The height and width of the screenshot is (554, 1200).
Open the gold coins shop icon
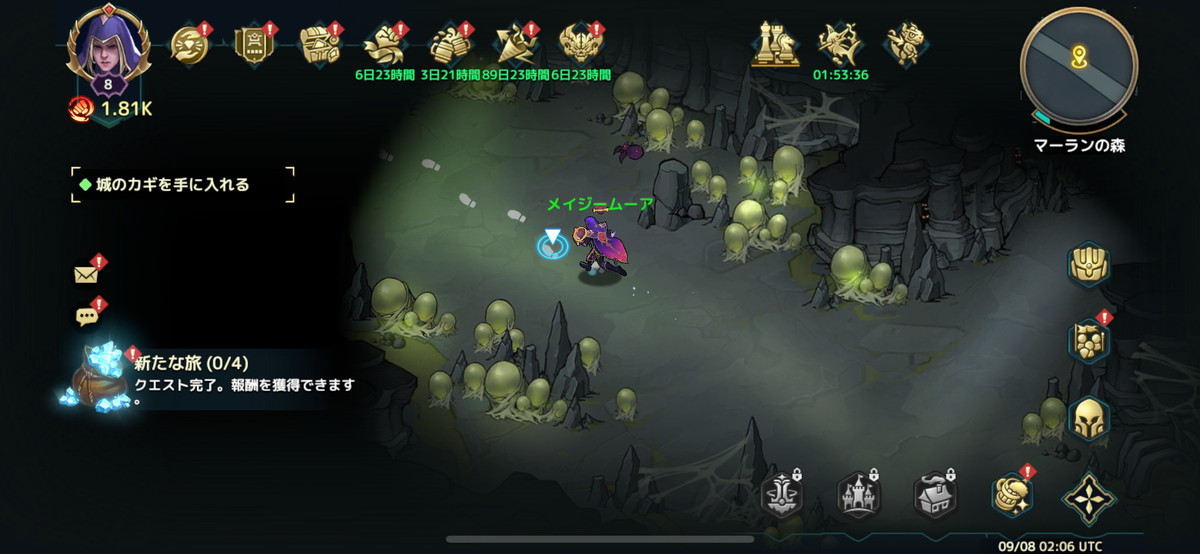(x=1011, y=494)
